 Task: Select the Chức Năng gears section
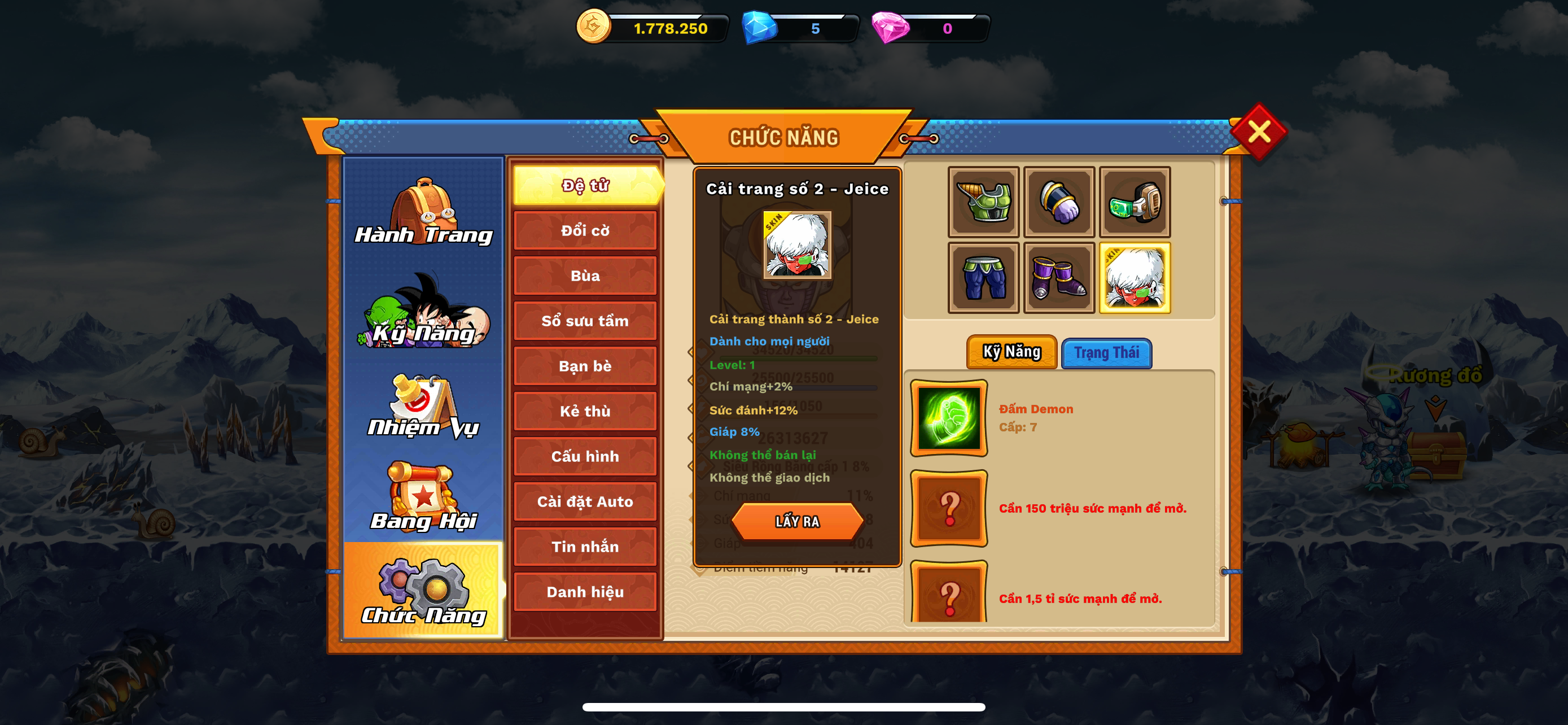pyautogui.click(x=423, y=591)
